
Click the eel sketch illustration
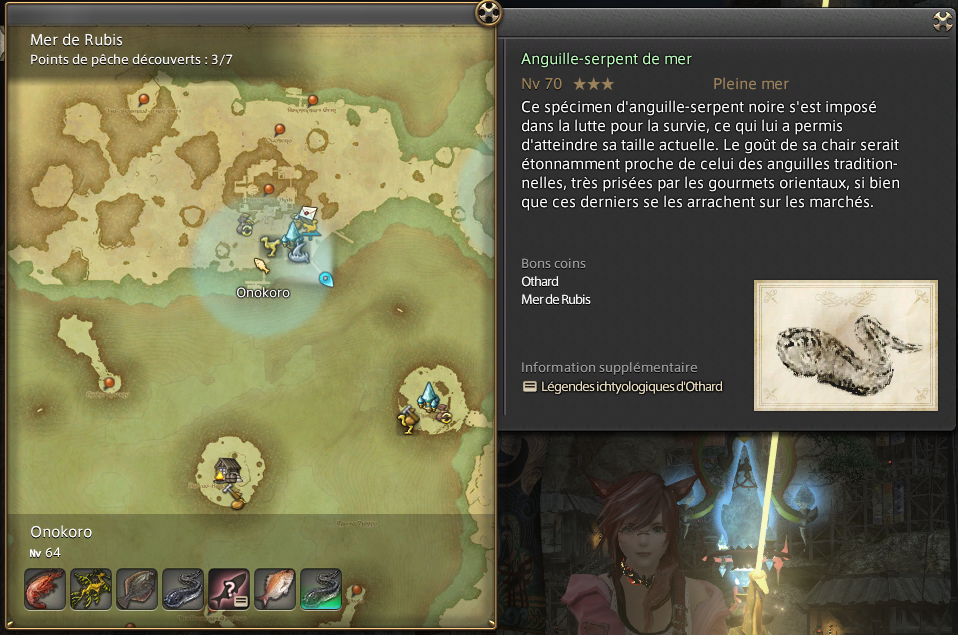pos(845,345)
